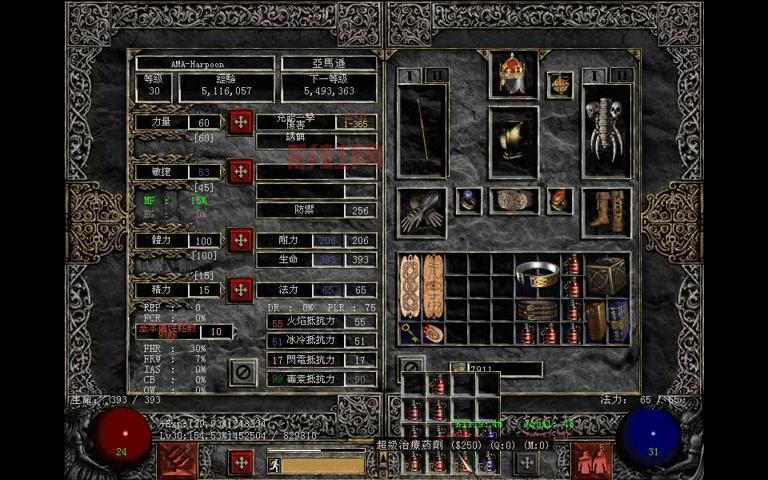Open the left-hand attack skill icon
768x480 pixels.
pyautogui.click(x=177, y=459)
